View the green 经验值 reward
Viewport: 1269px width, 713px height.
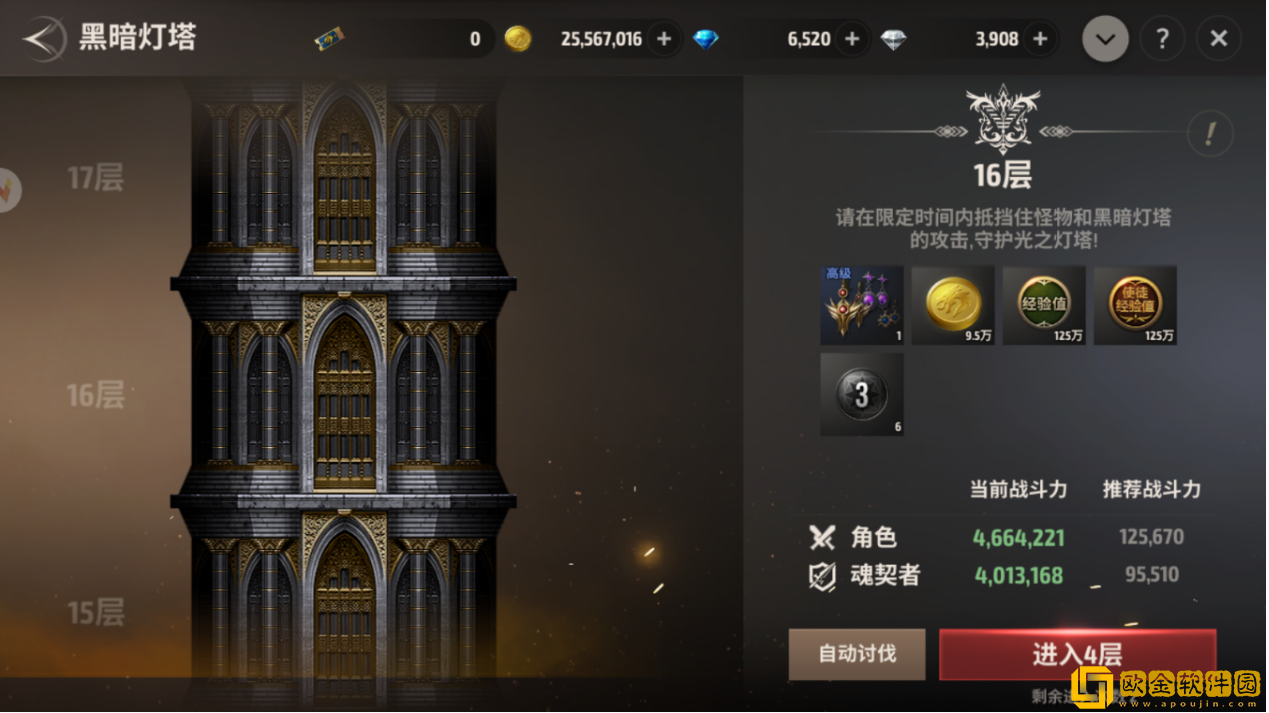[1044, 305]
